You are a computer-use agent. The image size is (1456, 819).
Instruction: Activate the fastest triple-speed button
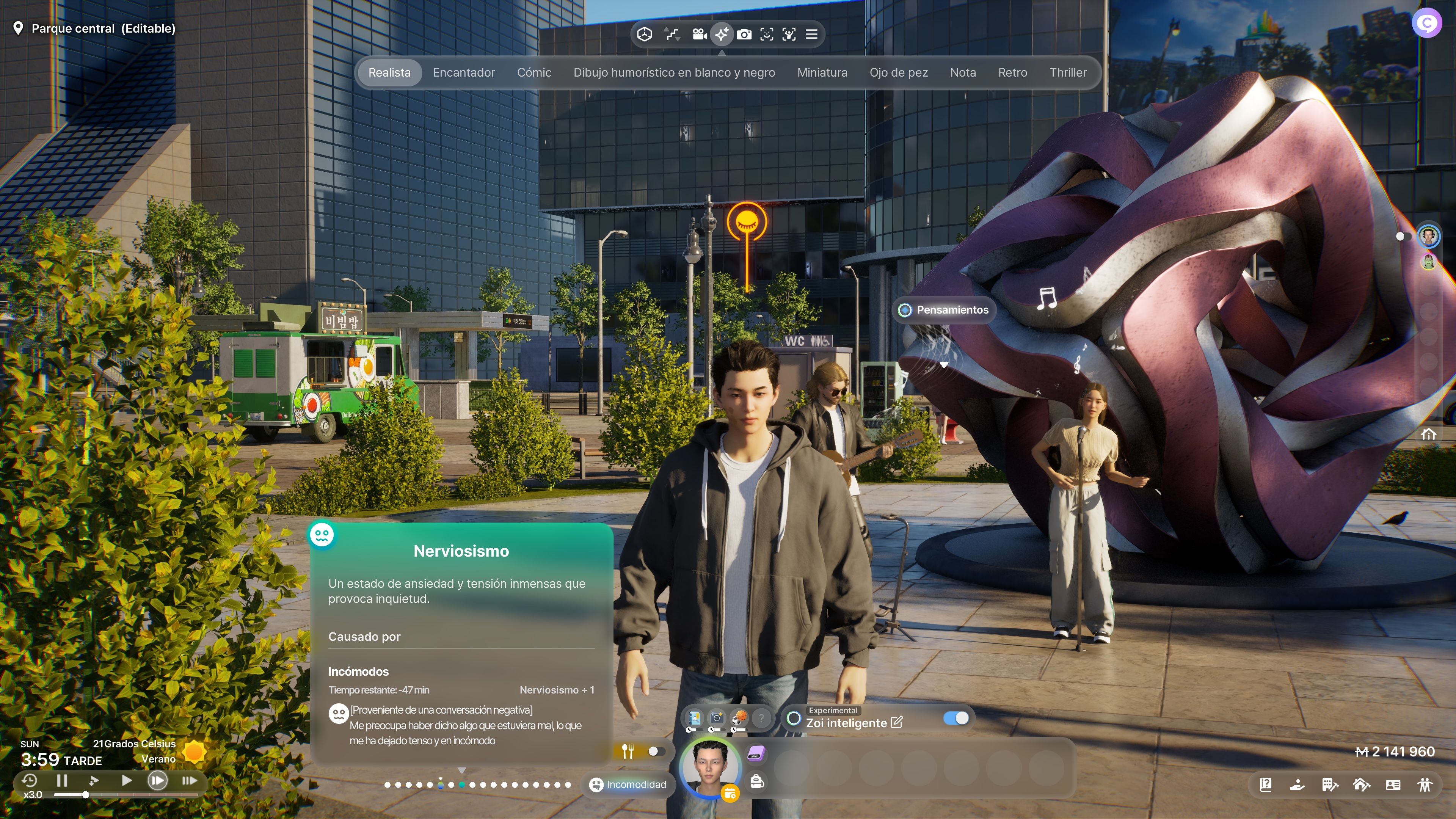click(189, 781)
